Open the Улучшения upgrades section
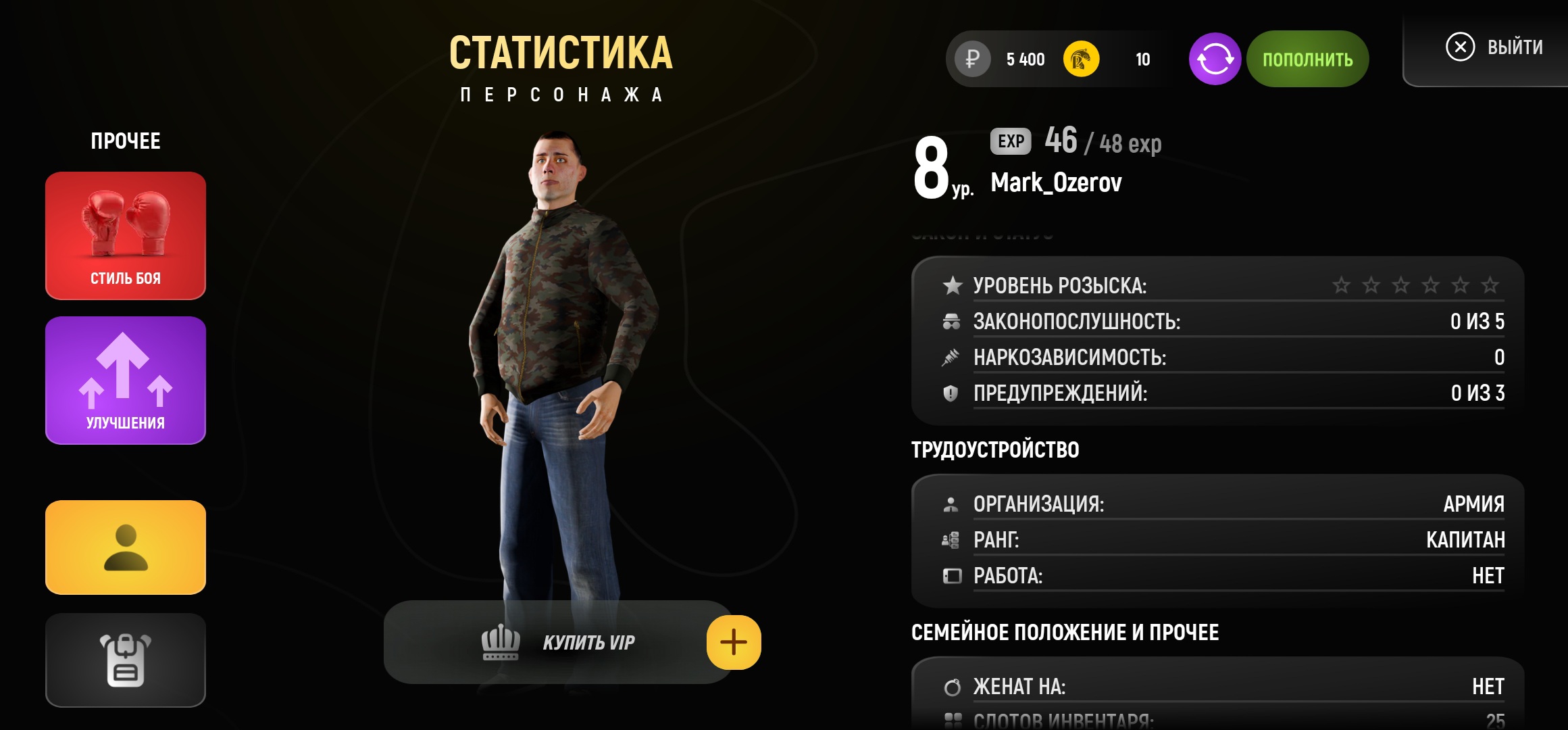This screenshot has width=1568, height=730. pyautogui.click(x=126, y=380)
